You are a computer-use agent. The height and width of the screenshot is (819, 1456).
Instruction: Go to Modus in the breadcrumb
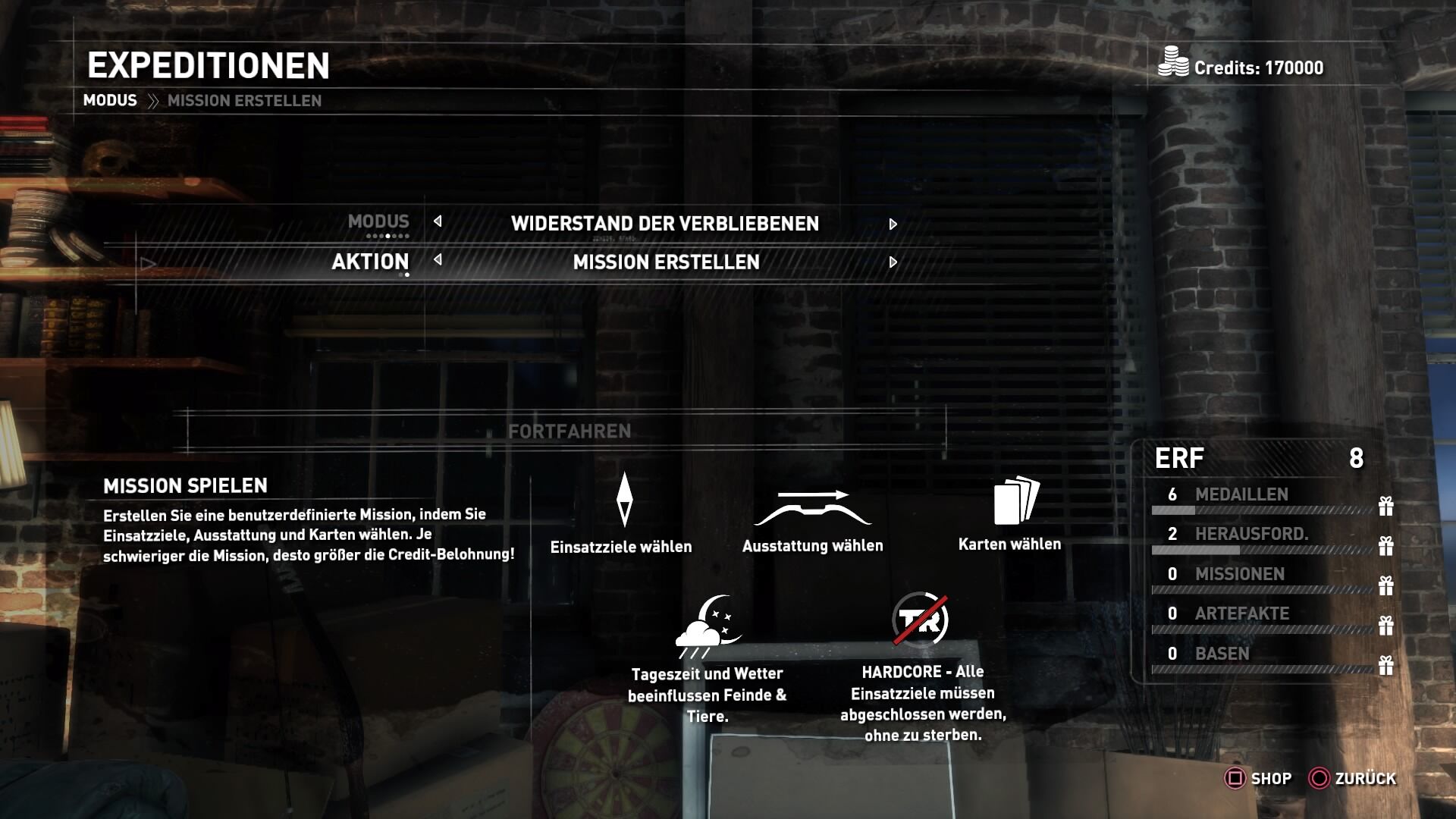pyautogui.click(x=110, y=101)
